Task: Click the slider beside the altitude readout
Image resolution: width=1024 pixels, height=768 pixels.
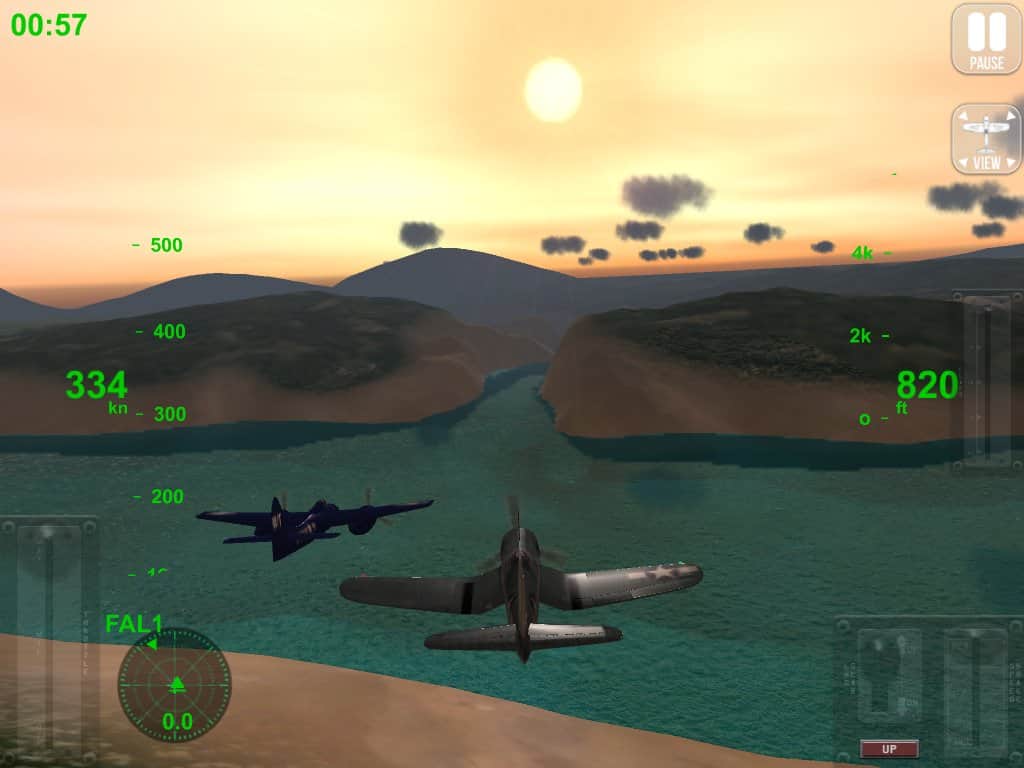Action: [x=987, y=380]
